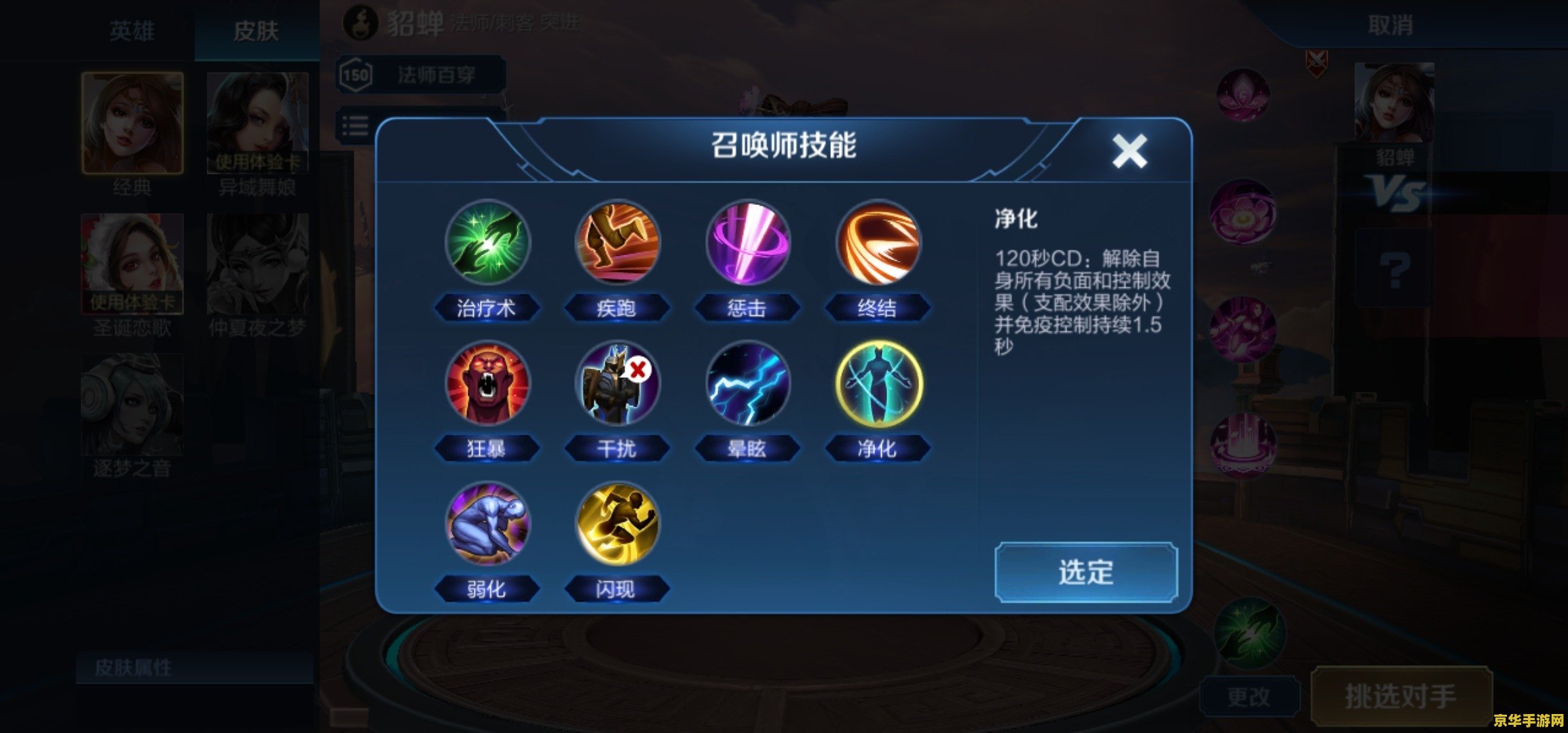Select the 狂暴 (Frenzy) skill
The image size is (1568, 733).
(488, 384)
